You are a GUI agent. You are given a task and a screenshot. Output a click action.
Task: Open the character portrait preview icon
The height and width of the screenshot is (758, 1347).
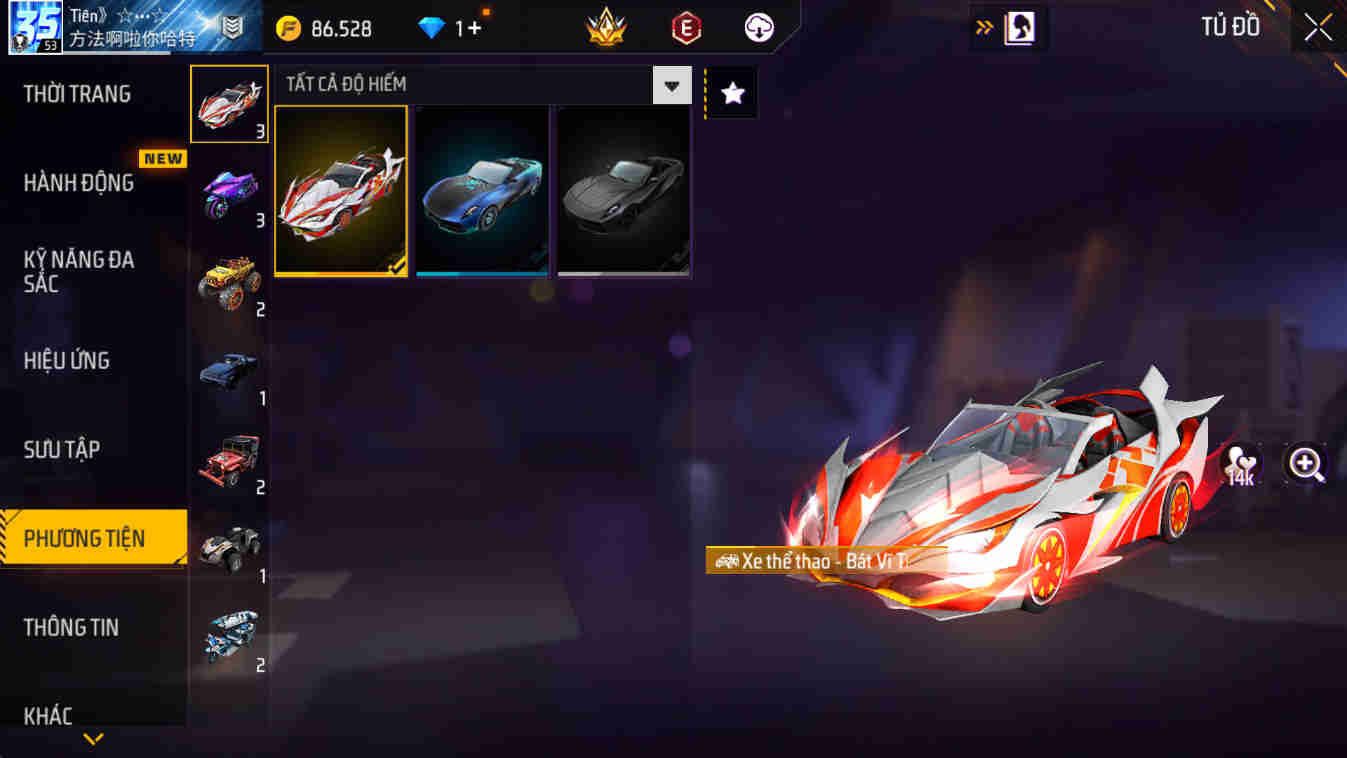pos(1020,26)
